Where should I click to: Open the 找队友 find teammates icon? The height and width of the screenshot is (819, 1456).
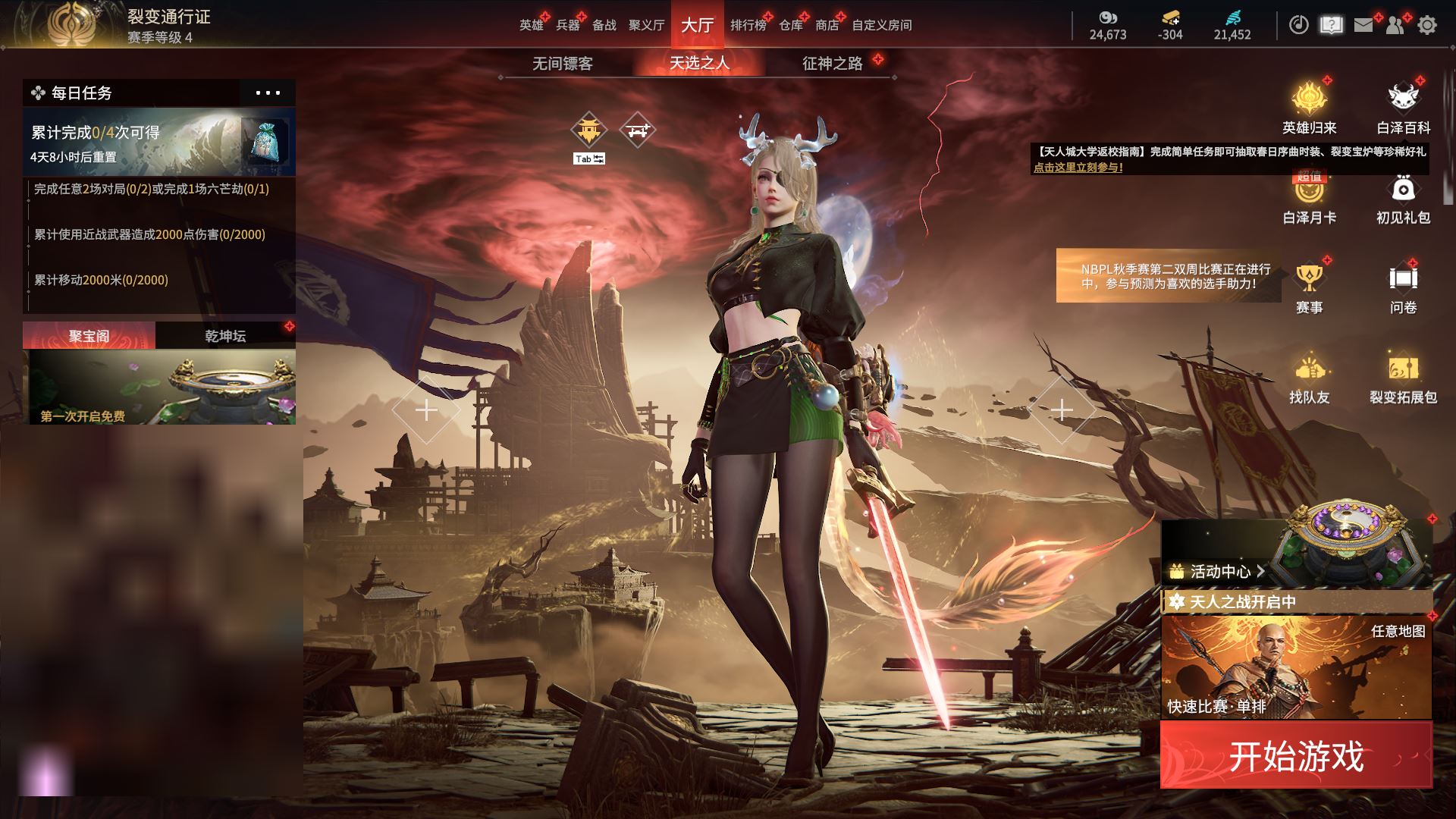click(1309, 378)
